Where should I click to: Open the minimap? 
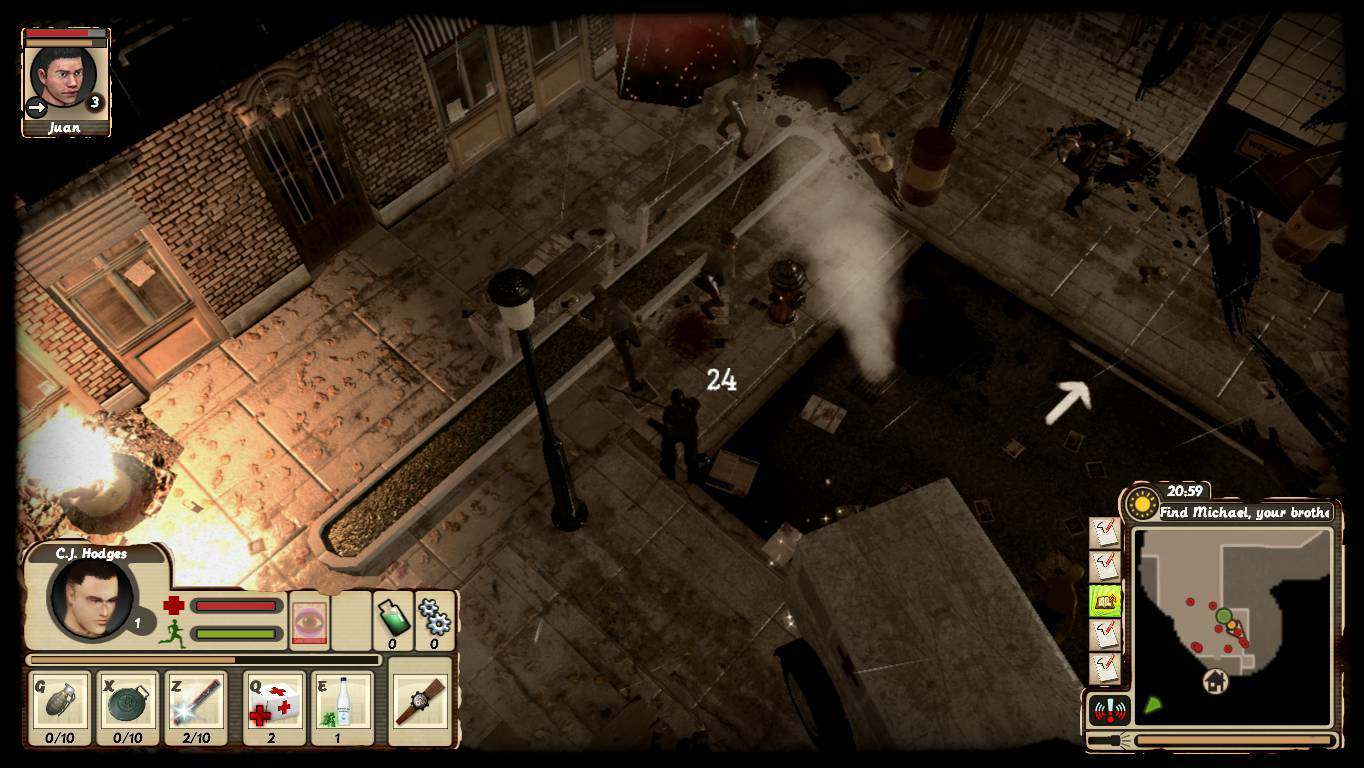coord(1232,626)
